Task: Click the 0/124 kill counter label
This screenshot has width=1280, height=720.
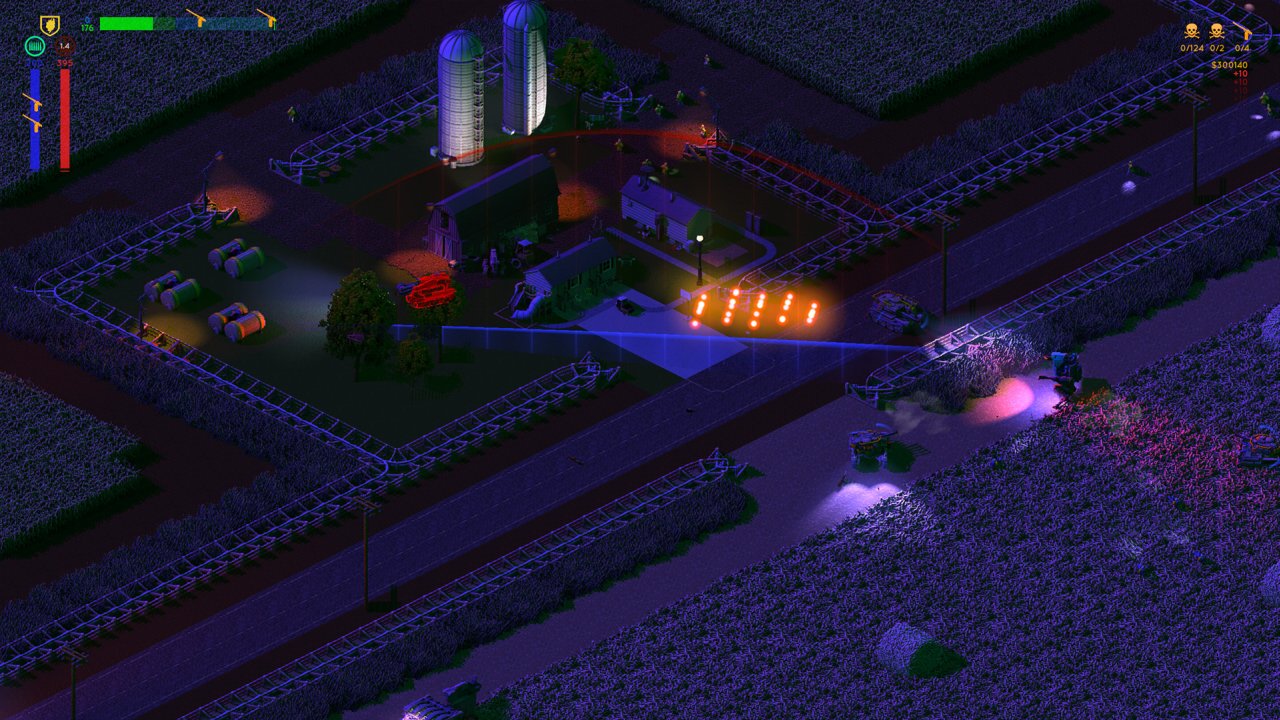Action: (x=1192, y=48)
